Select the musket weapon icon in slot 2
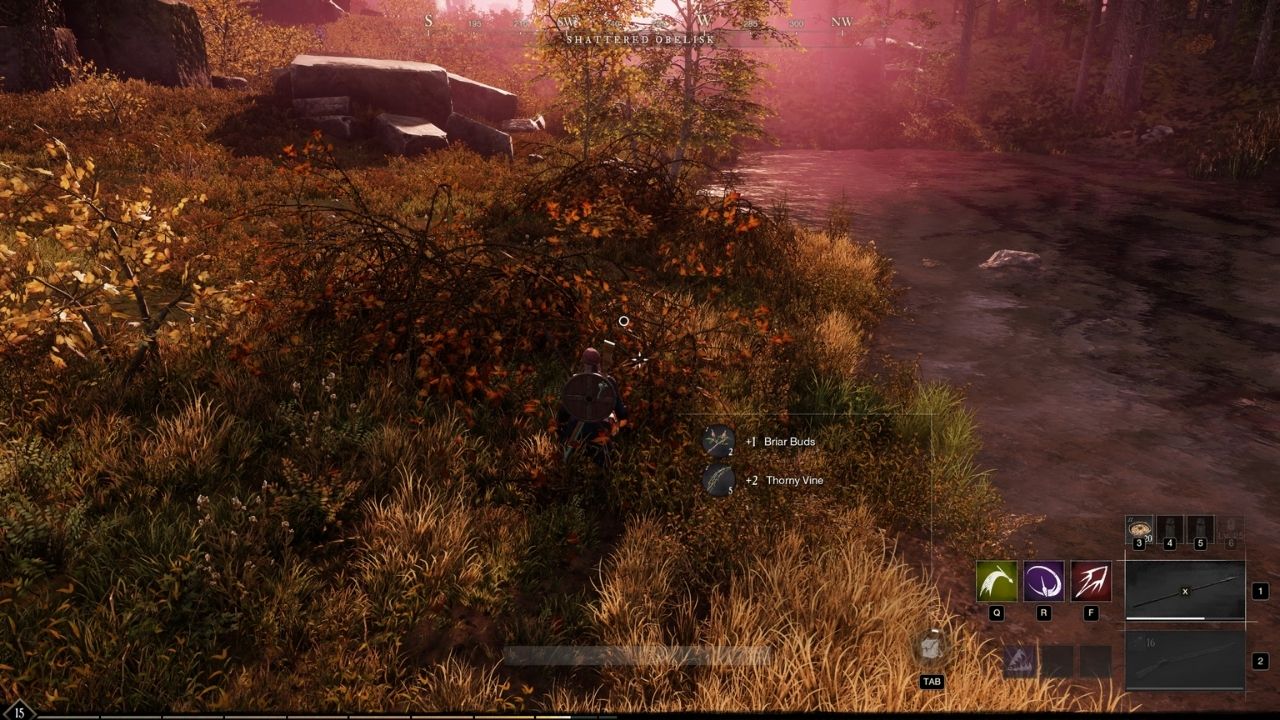 click(x=1187, y=660)
